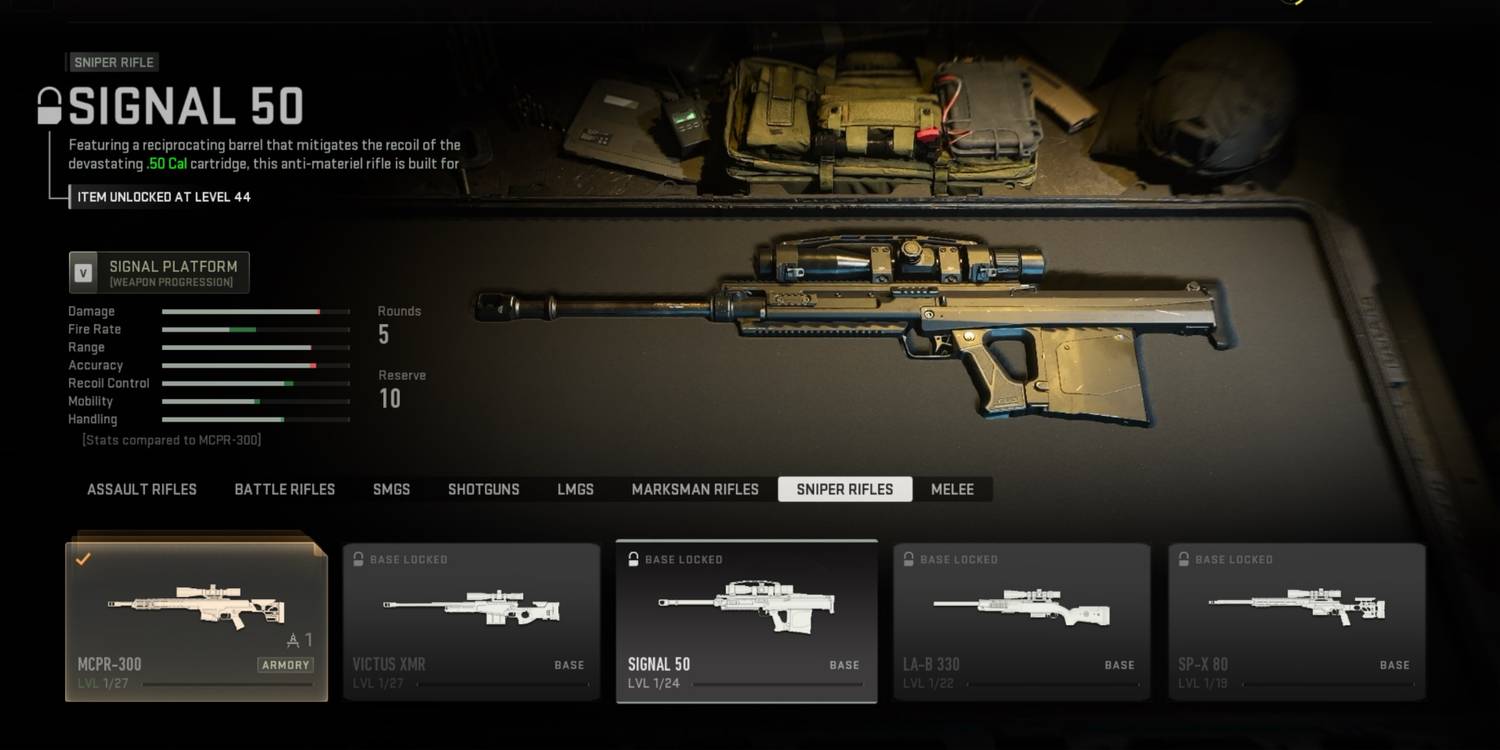Screen dimensions: 1500x750
Task: Open the Signal Platform weapon progression
Action: tap(159, 272)
